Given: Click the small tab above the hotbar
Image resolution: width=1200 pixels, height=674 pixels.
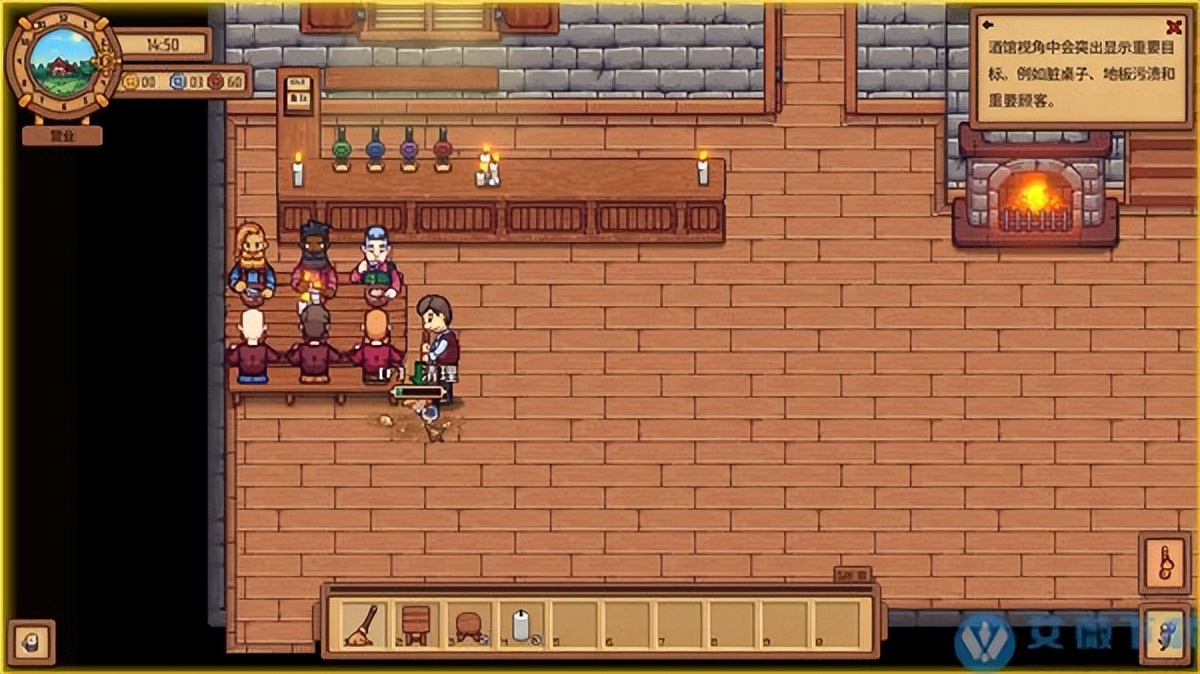Looking at the screenshot, I should [x=852, y=575].
